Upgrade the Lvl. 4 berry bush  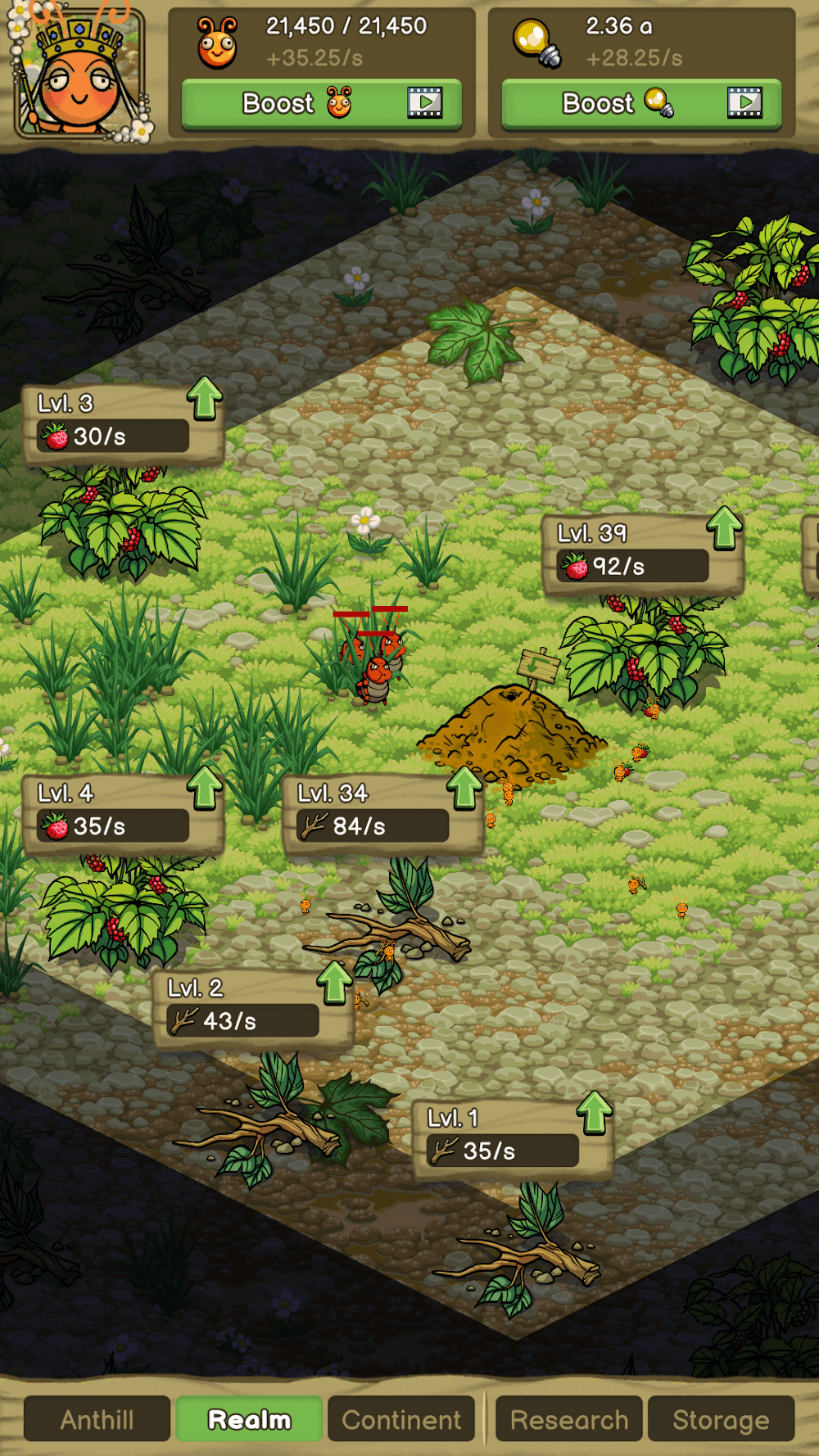pos(205,789)
